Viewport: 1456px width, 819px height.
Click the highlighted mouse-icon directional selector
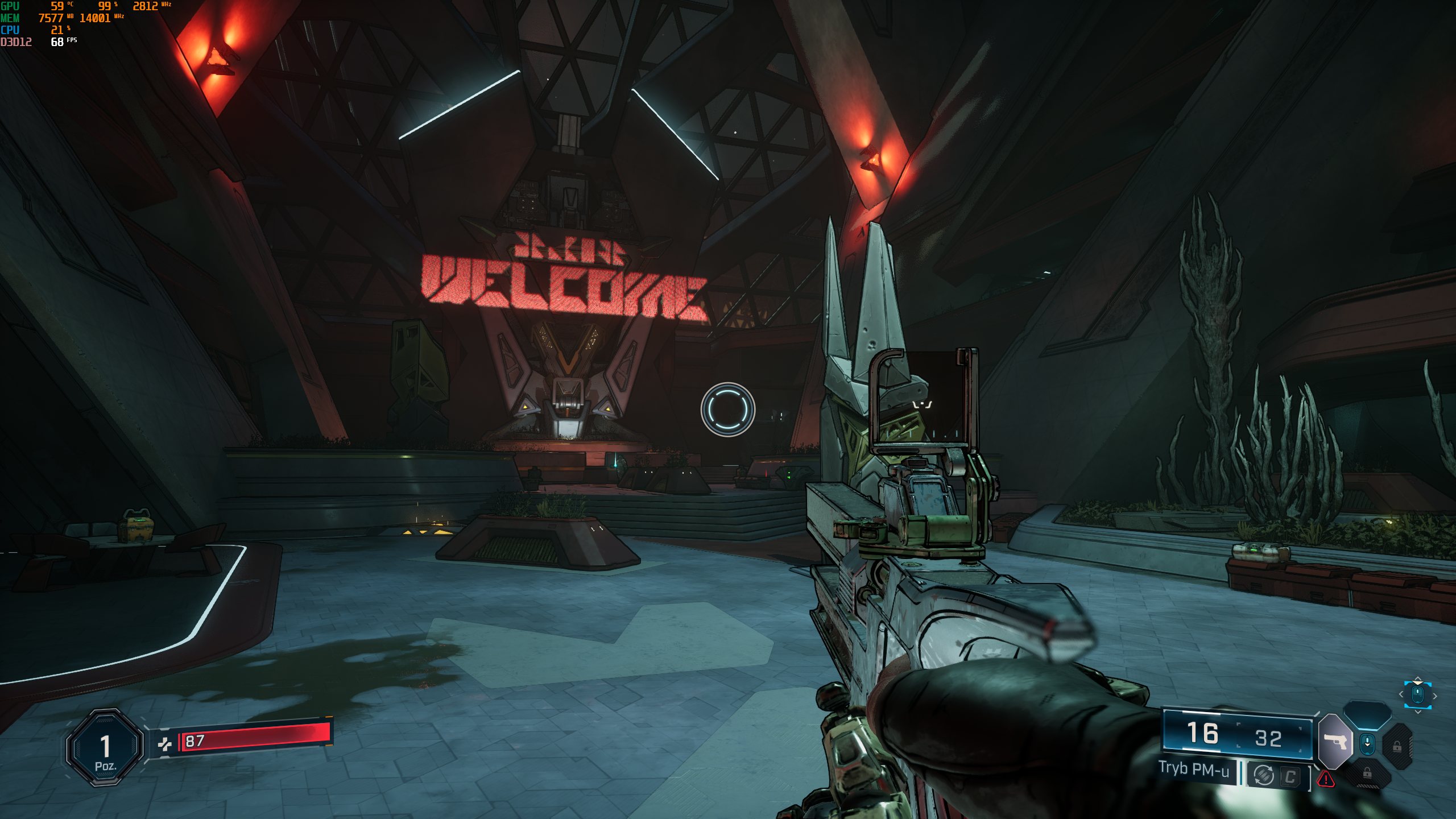[1417, 694]
